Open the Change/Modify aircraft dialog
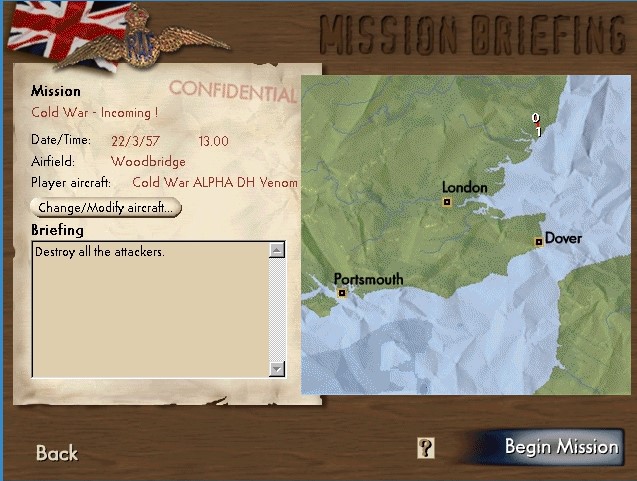This screenshot has width=637, height=481. [107, 207]
